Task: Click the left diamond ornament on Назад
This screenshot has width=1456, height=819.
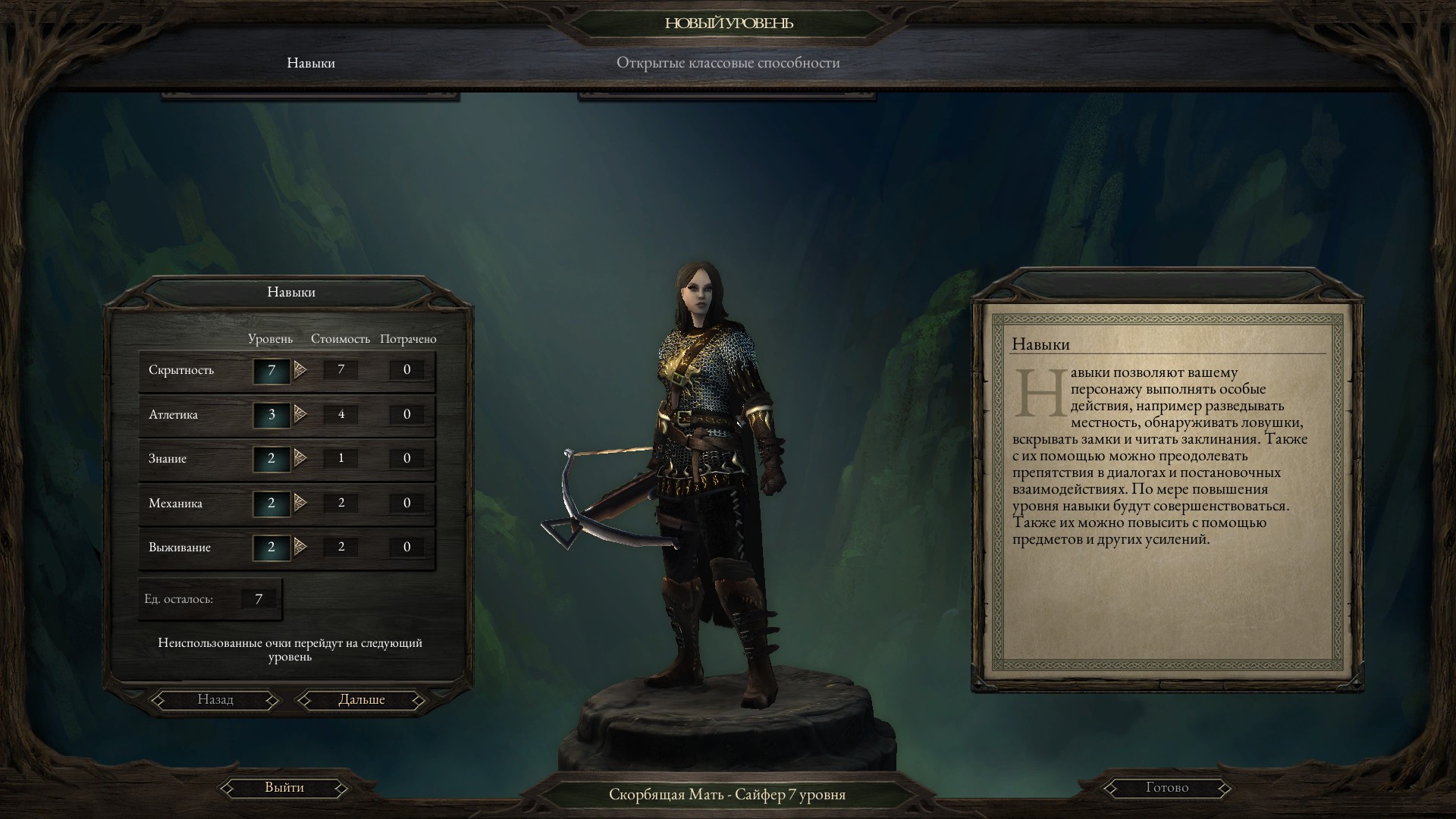Action: pyautogui.click(x=159, y=699)
